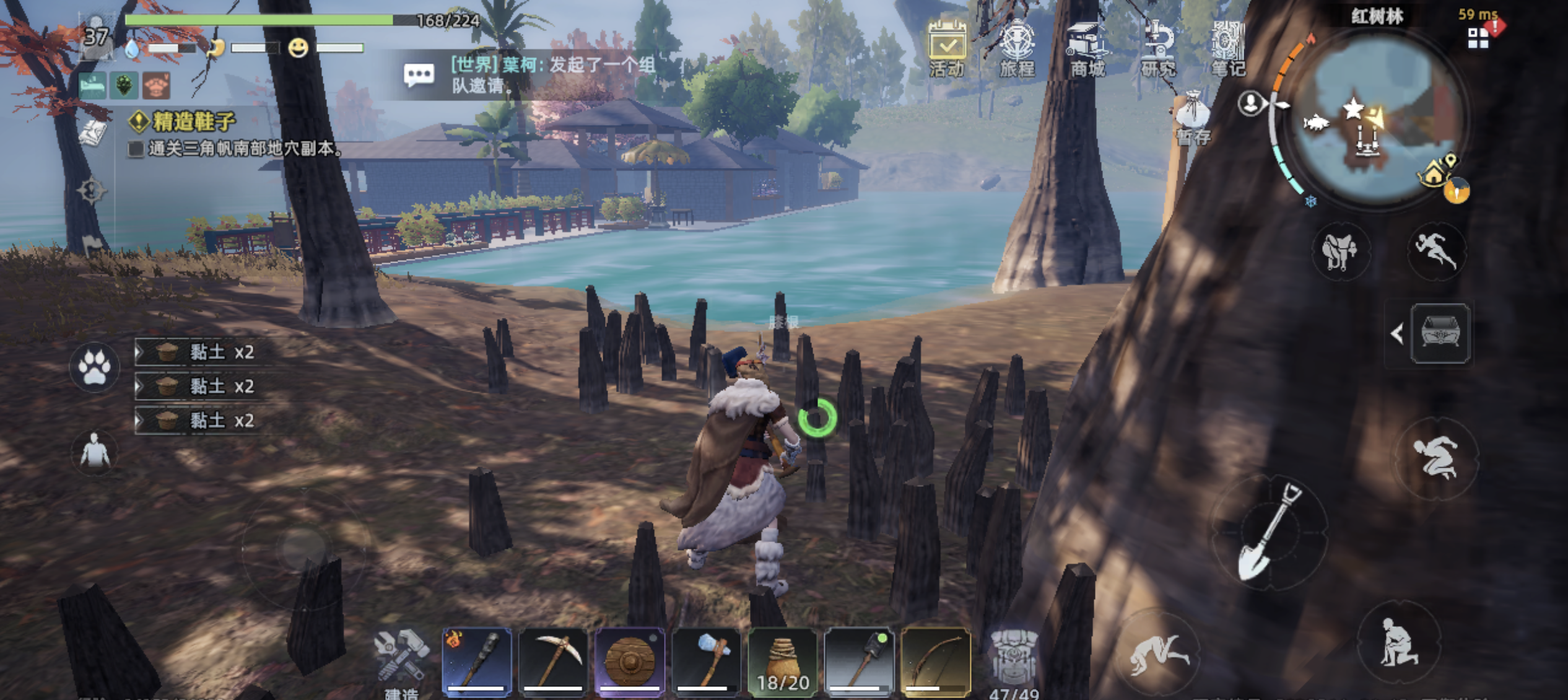The width and height of the screenshot is (1568, 700).
Task: Activate the sprint running figure button
Action: click(1437, 251)
